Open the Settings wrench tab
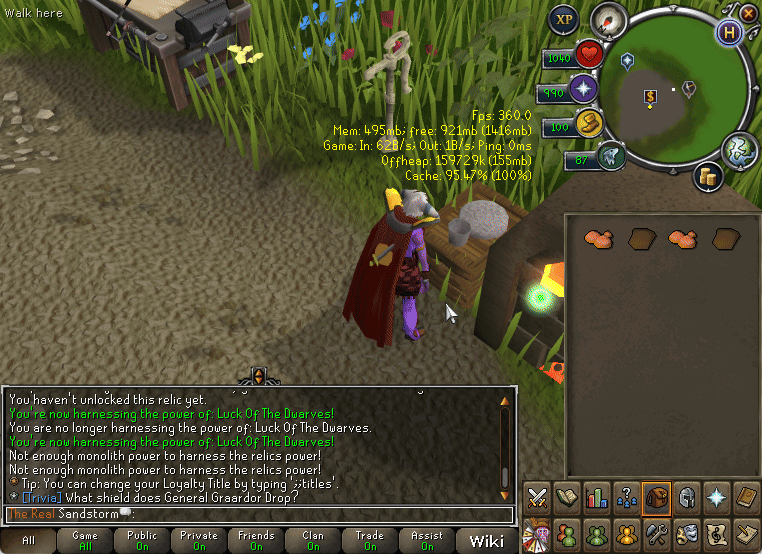 657,533
